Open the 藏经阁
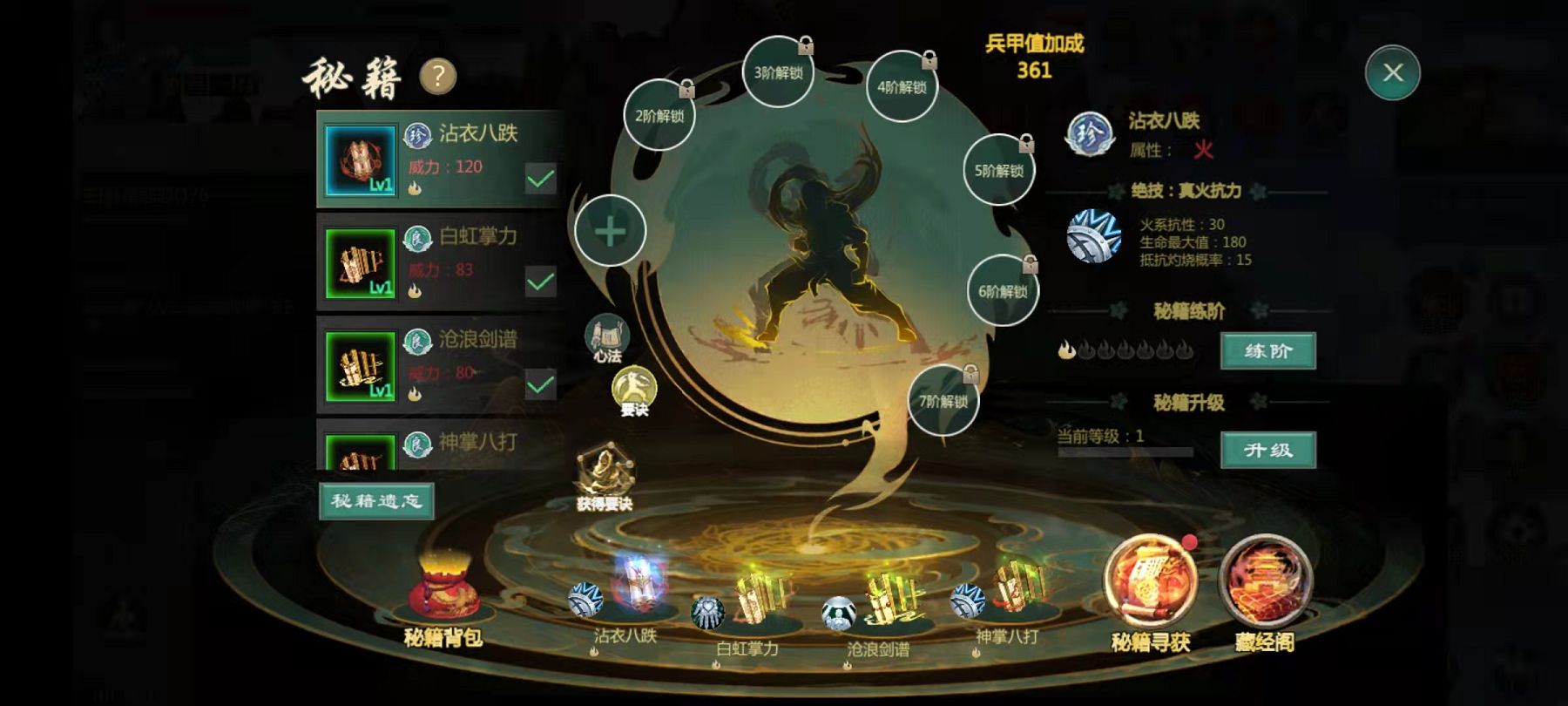 [1265, 588]
